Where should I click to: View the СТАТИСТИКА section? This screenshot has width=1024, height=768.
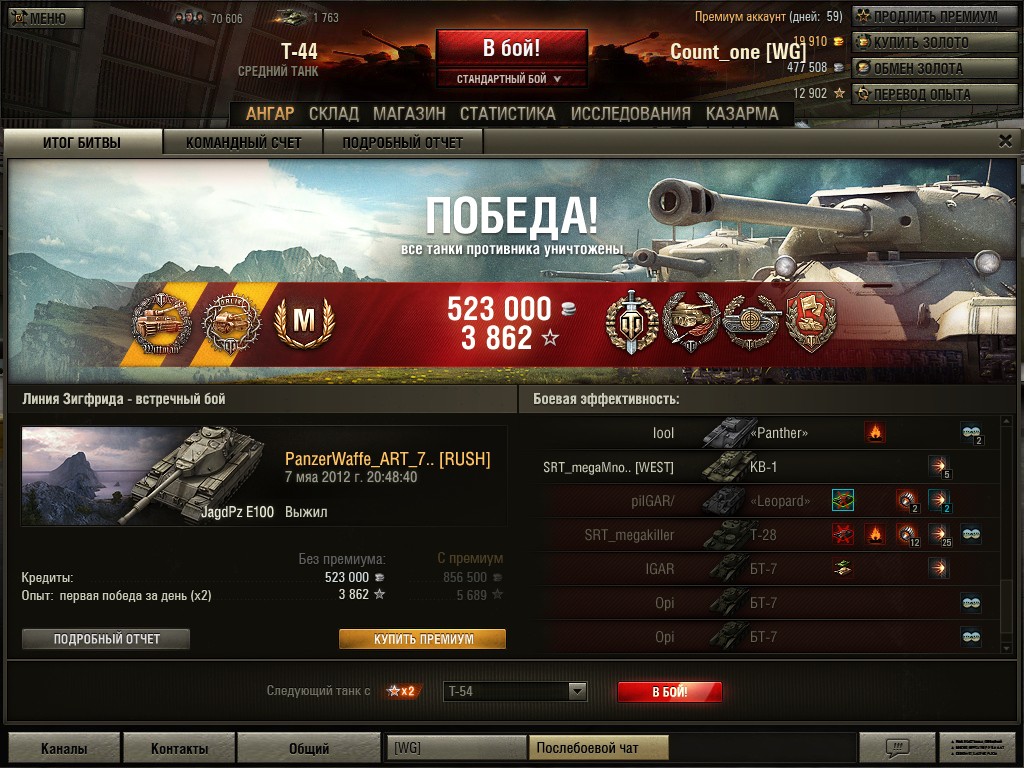pos(507,114)
